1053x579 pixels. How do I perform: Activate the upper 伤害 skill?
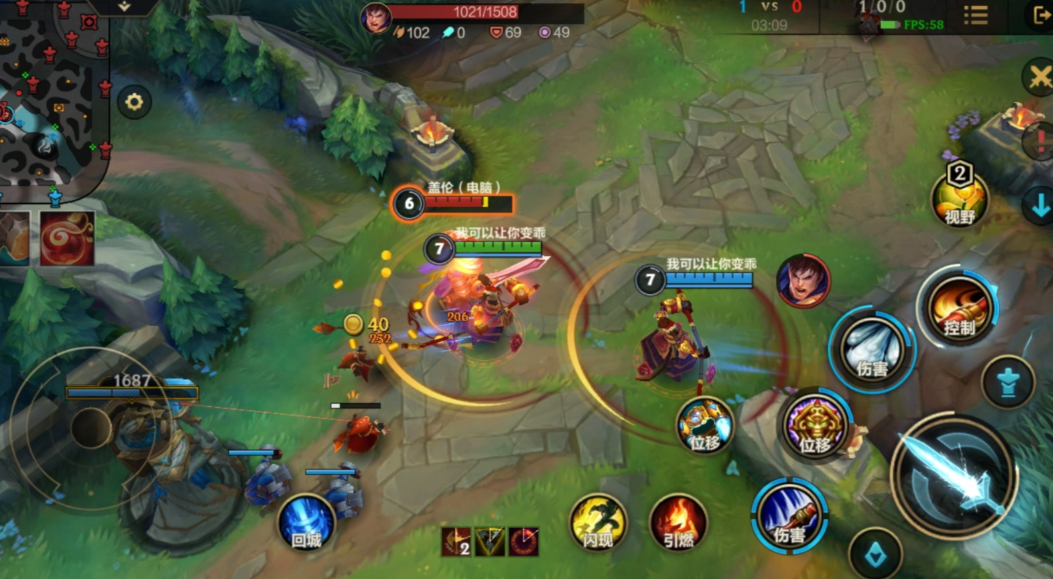coord(872,348)
